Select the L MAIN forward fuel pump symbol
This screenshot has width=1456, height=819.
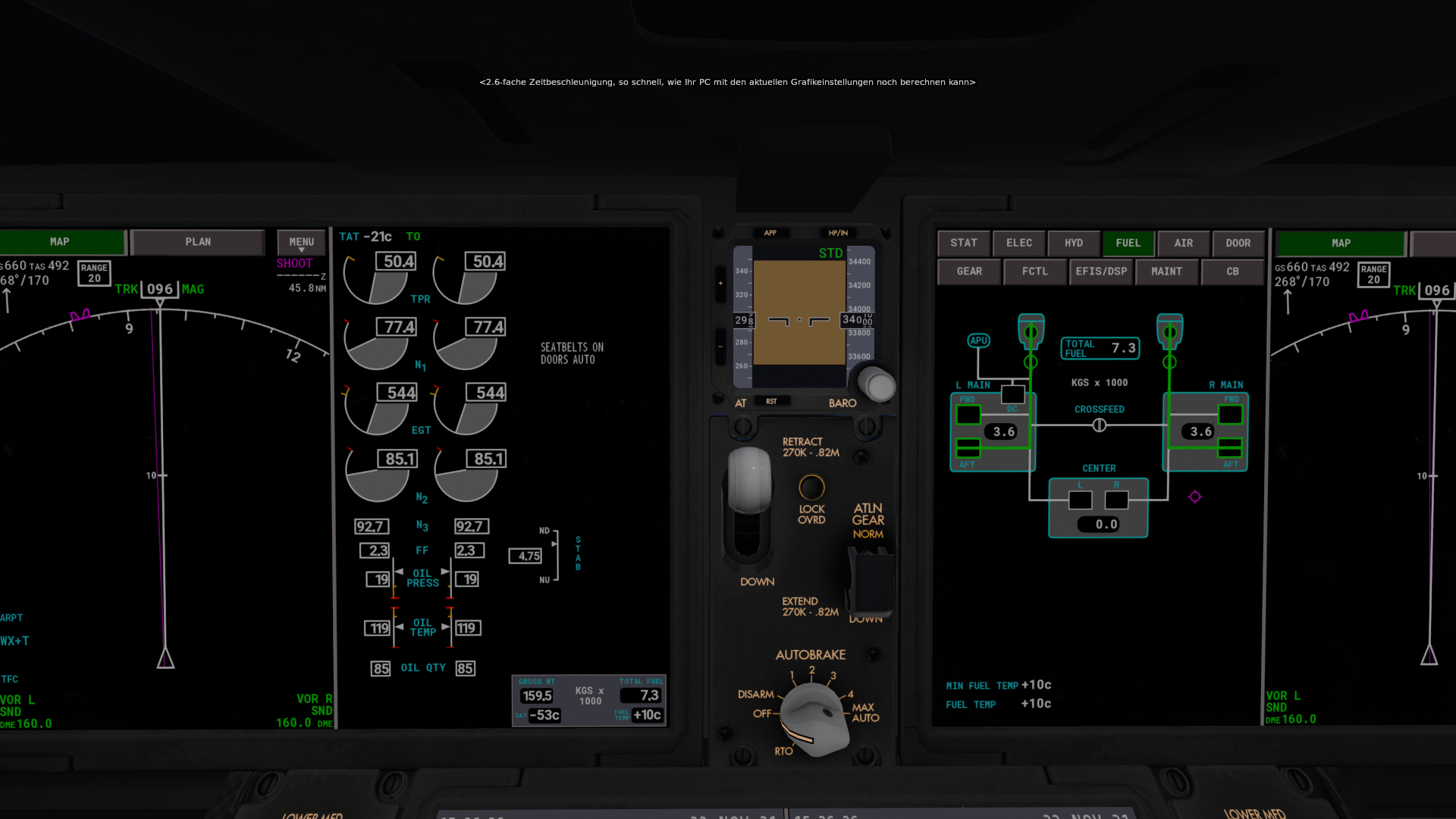tap(968, 414)
